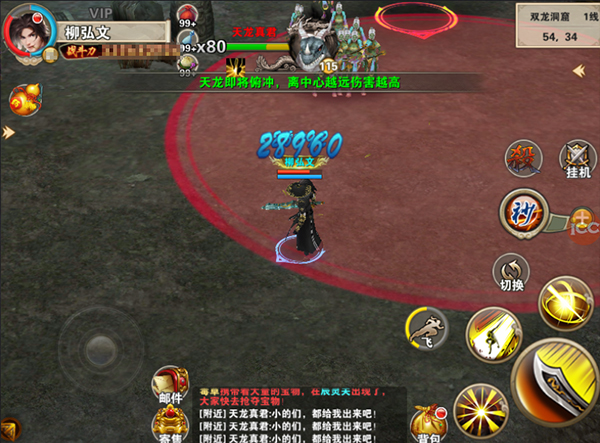Open the 邮件 mail box
The image size is (600, 443).
tap(170, 386)
